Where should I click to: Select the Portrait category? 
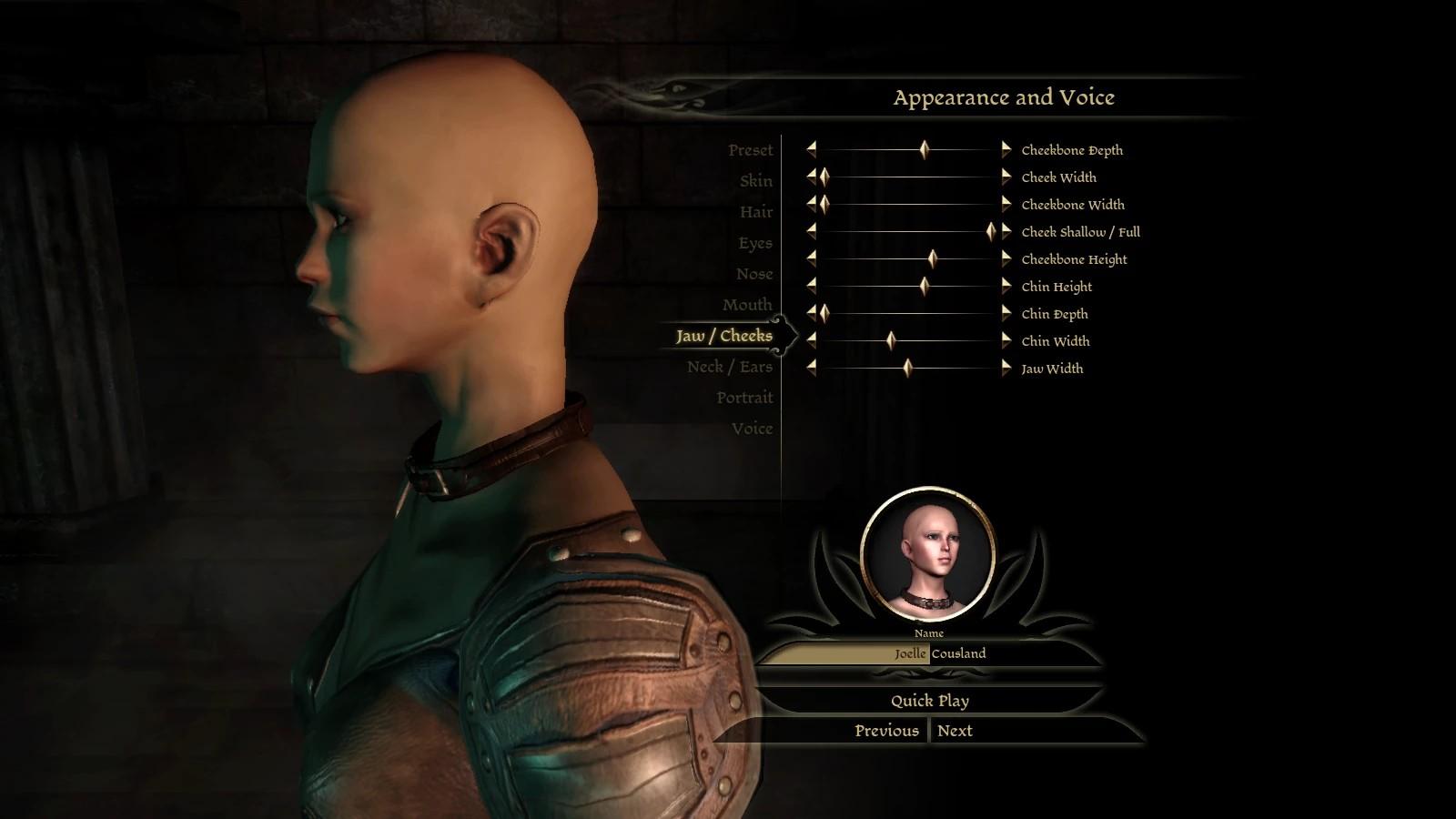[743, 398]
